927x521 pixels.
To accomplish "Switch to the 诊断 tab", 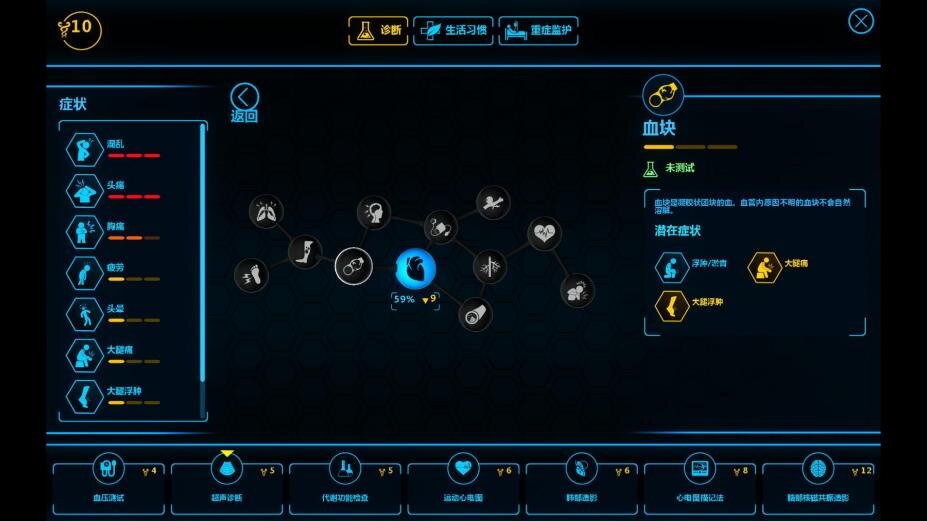I will [378, 31].
